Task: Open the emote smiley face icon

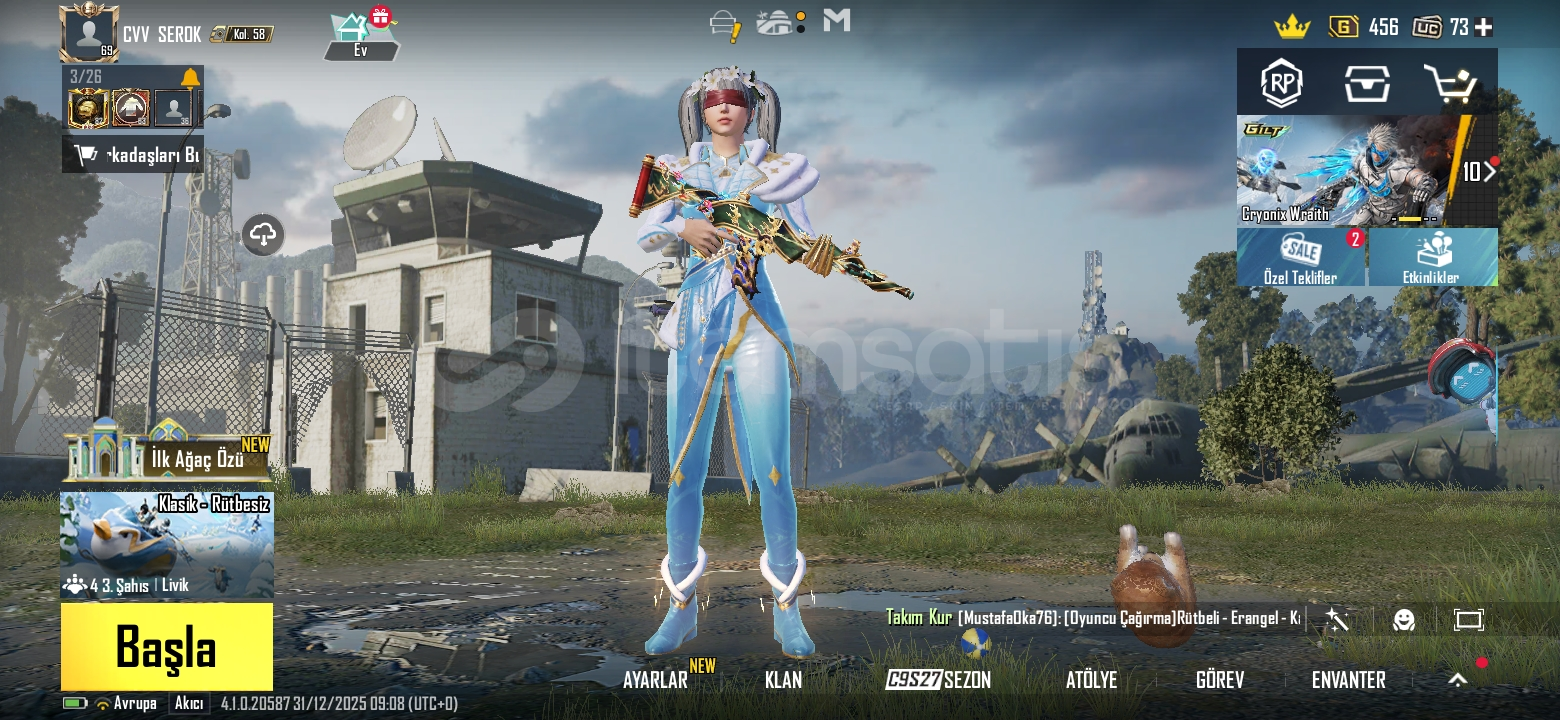Action: click(1404, 620)
